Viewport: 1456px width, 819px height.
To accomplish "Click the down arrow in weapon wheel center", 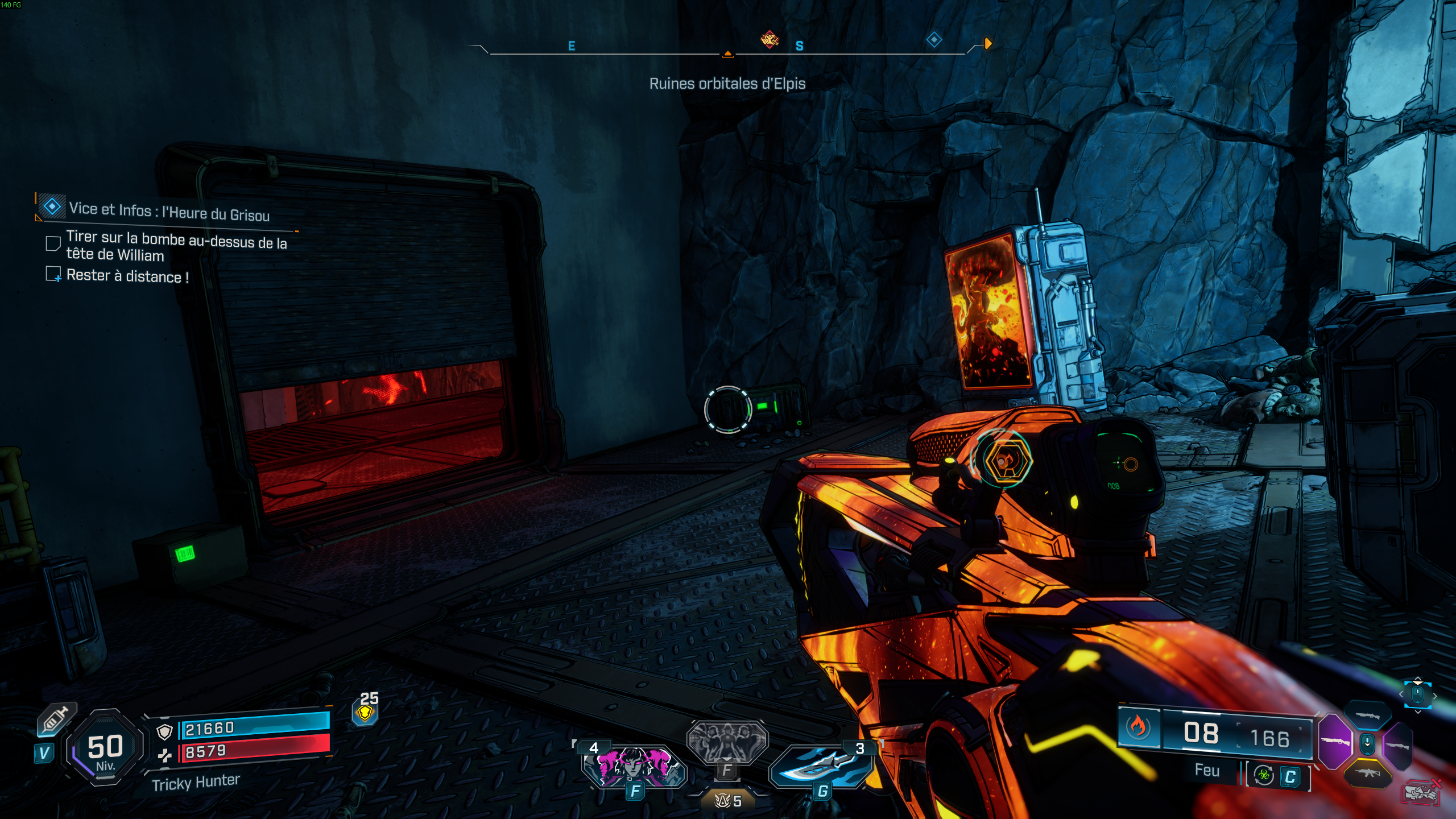I will tap(1367, 744).
